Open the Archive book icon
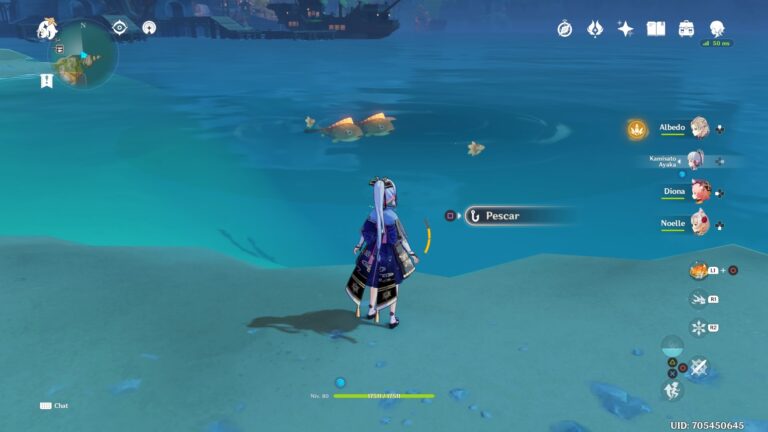This screenshot has width=768, height=432. tap(656, 29)
